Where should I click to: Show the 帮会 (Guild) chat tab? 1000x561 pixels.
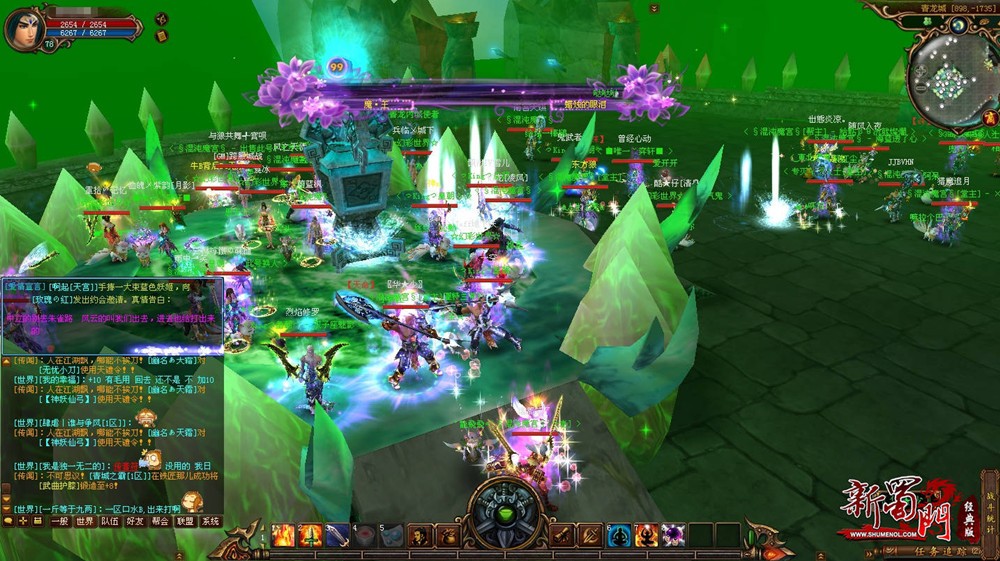[x=160, y=521]
